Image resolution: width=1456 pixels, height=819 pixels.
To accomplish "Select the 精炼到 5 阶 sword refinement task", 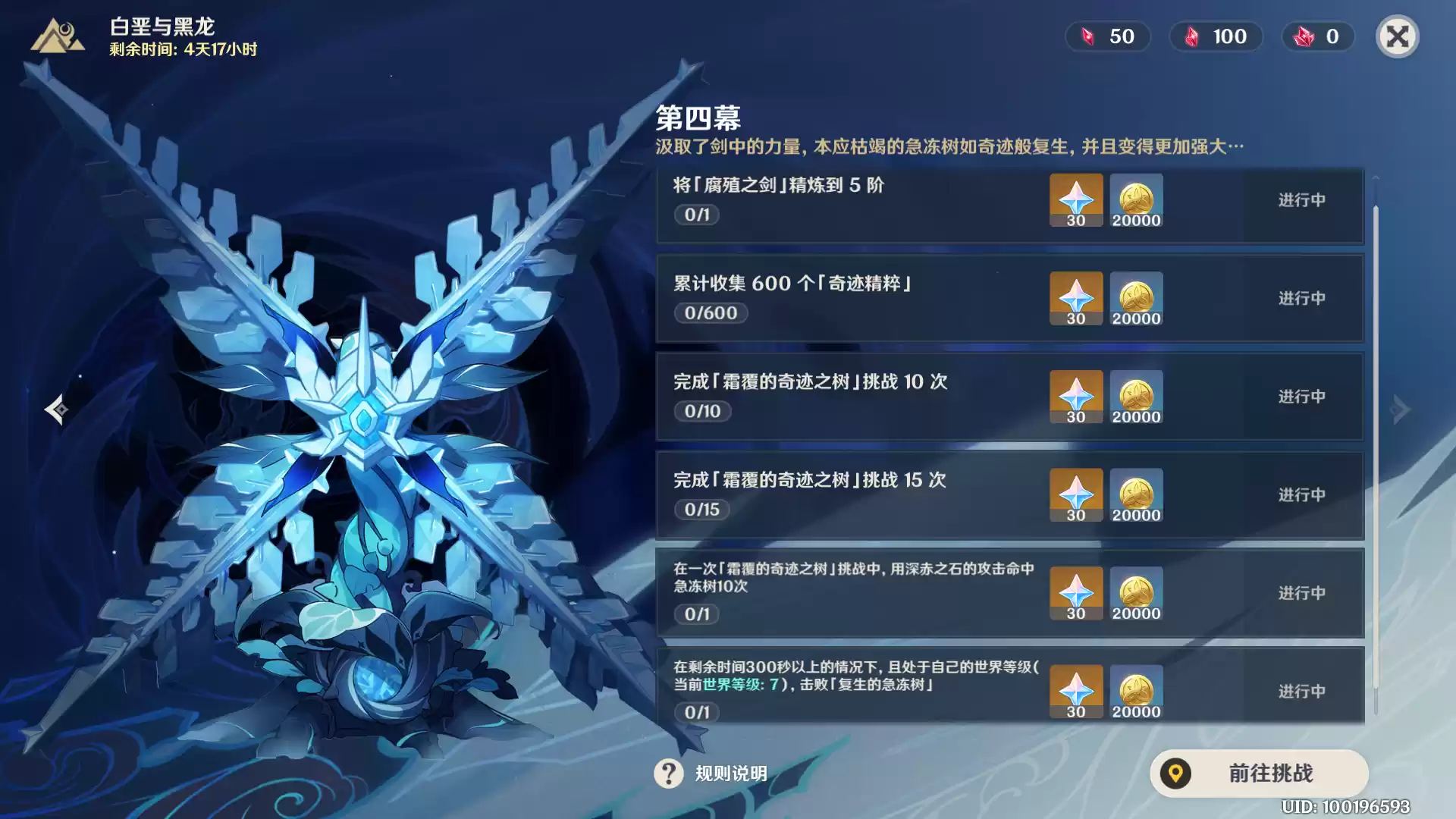I will pyautogui.click(x=849, y=200).
